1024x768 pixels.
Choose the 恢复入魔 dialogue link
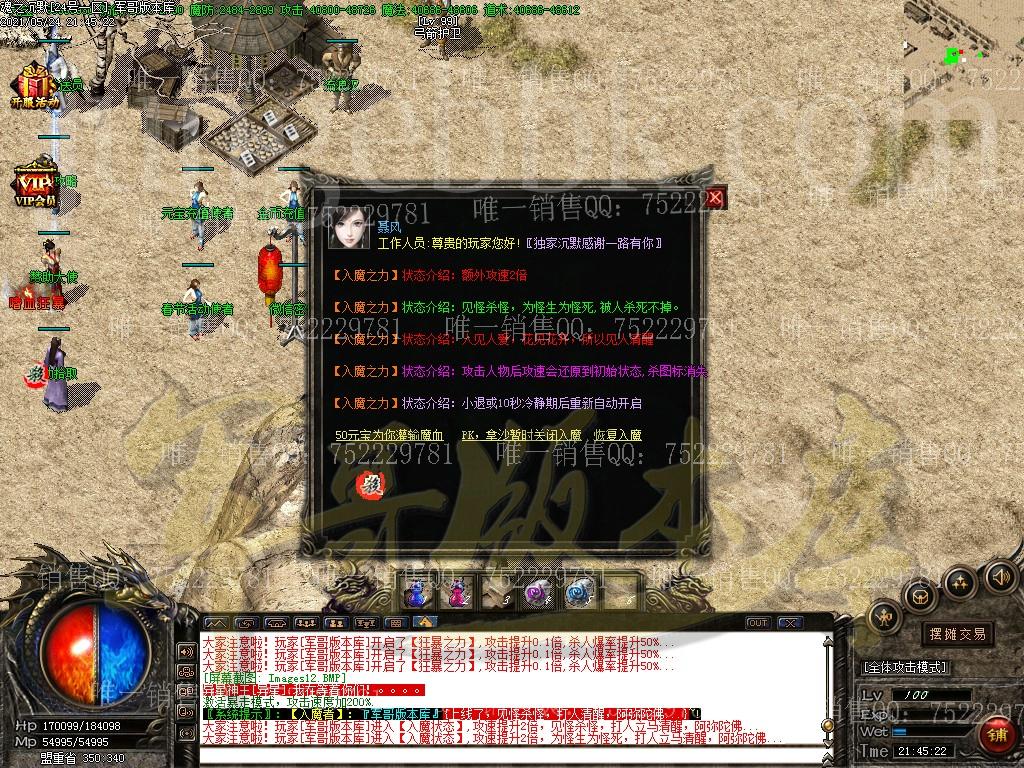click(617, 436)
